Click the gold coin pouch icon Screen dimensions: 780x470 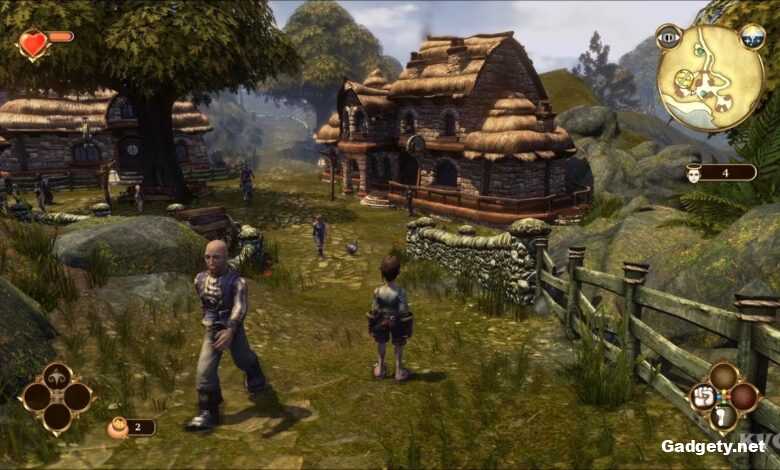tap(117, 428)
